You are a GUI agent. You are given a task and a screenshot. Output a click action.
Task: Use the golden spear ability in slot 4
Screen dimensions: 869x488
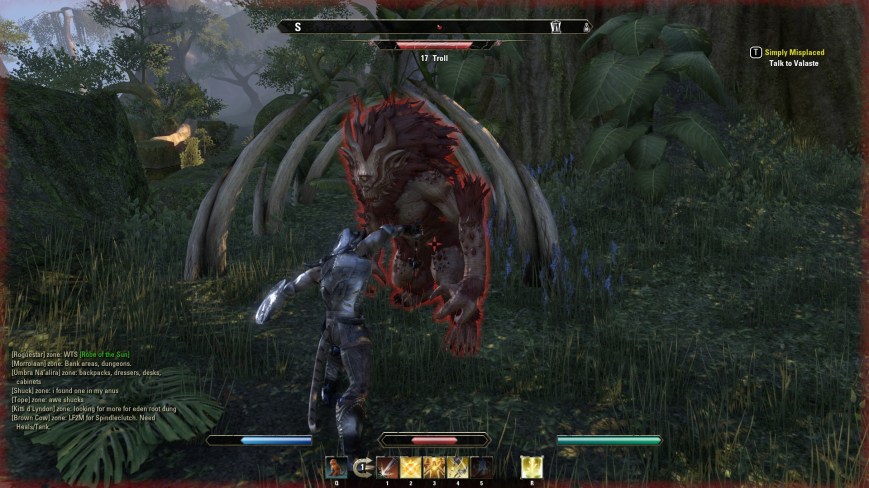point(458,467)
